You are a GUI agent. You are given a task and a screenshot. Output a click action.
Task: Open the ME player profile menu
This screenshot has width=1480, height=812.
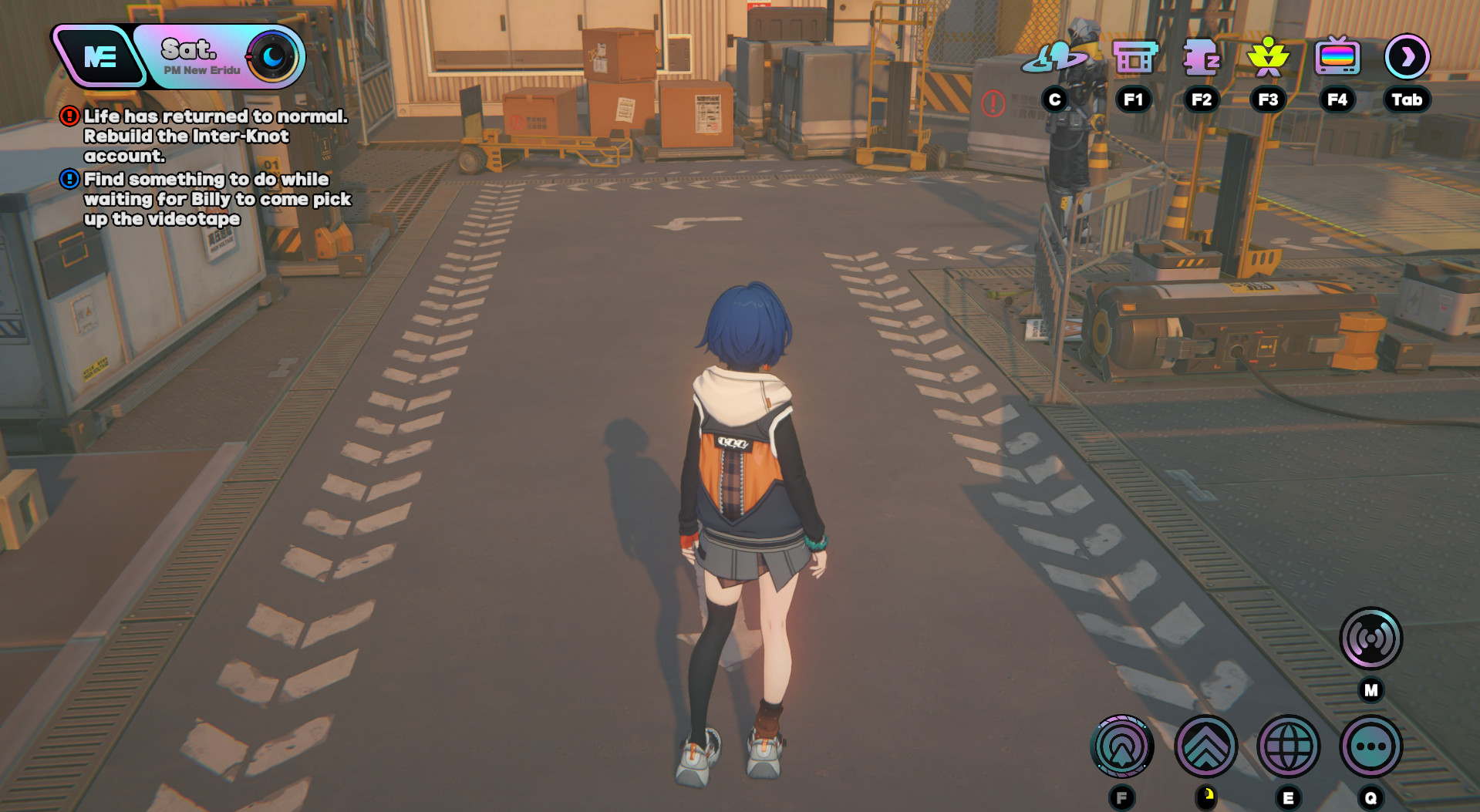(x=100, y=54)
